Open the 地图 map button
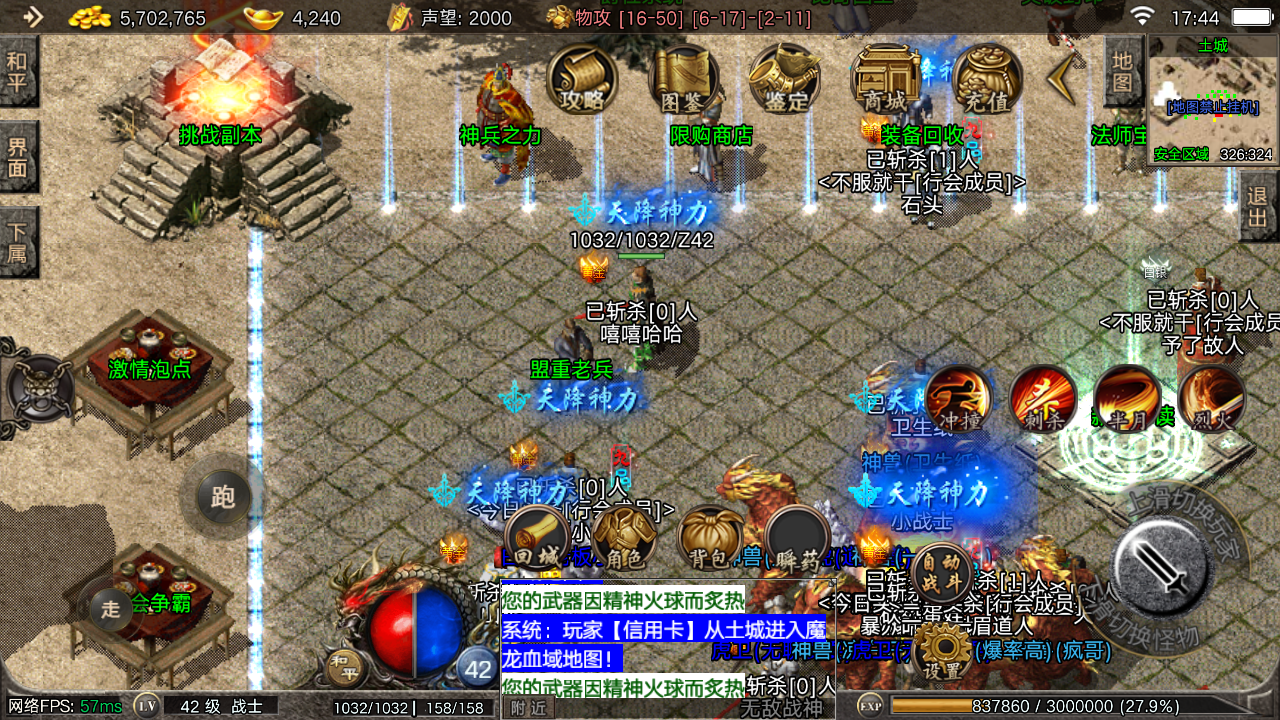 click(1123, 72)
